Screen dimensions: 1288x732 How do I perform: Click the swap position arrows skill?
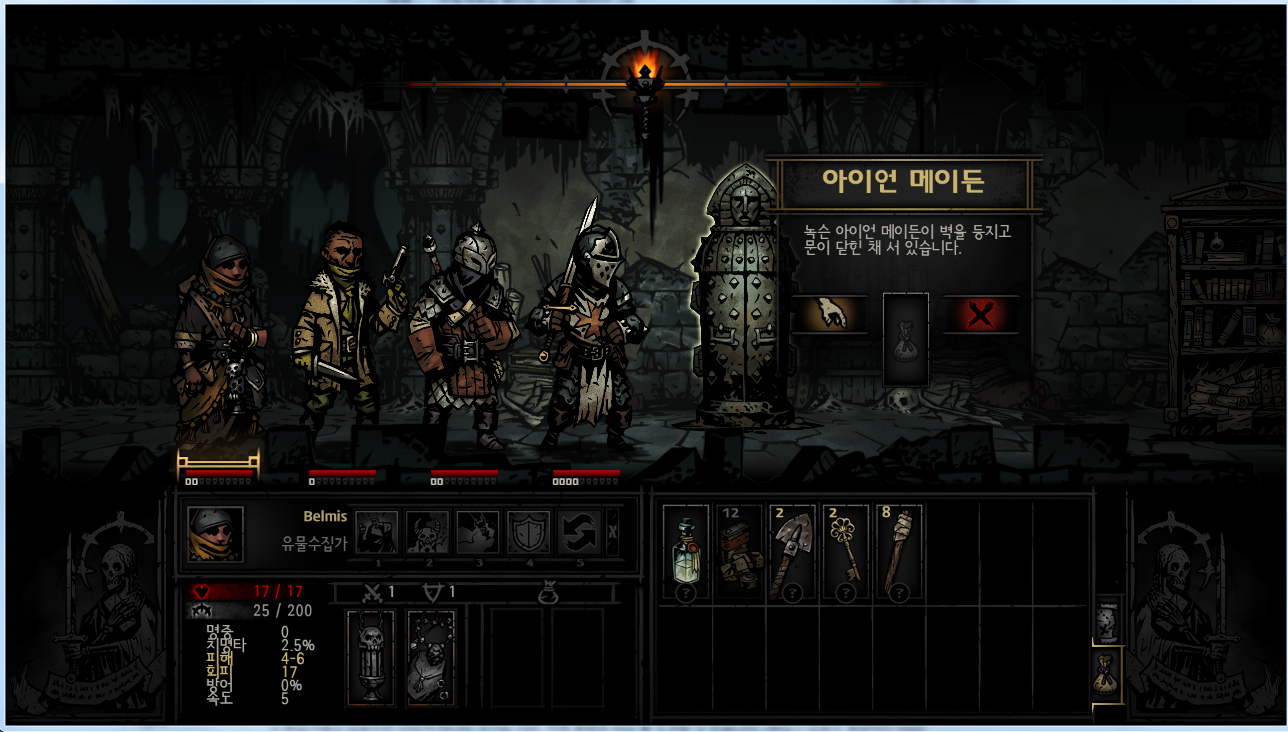click(x=579, y=532)
